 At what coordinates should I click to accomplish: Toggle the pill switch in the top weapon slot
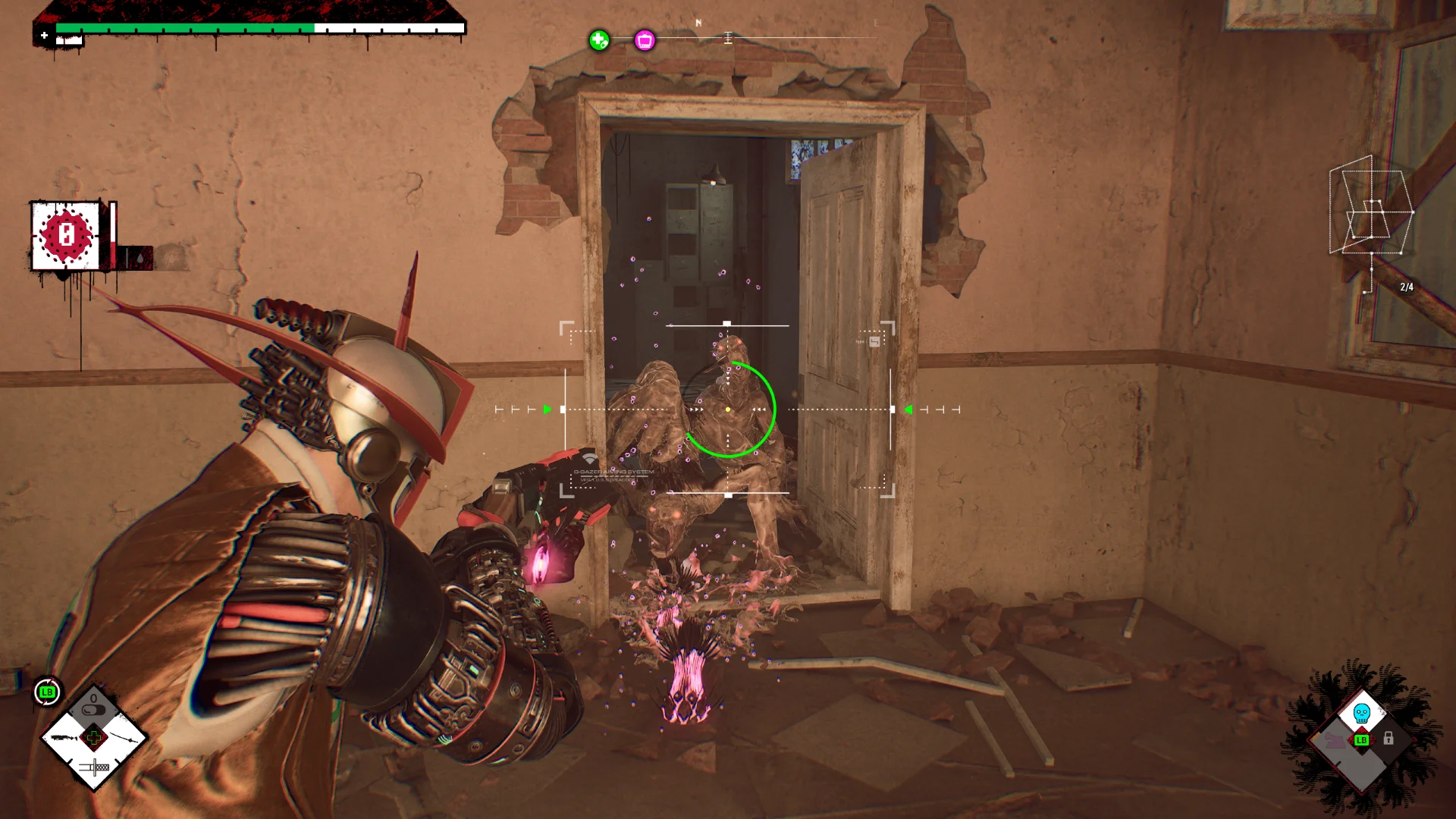93,710
